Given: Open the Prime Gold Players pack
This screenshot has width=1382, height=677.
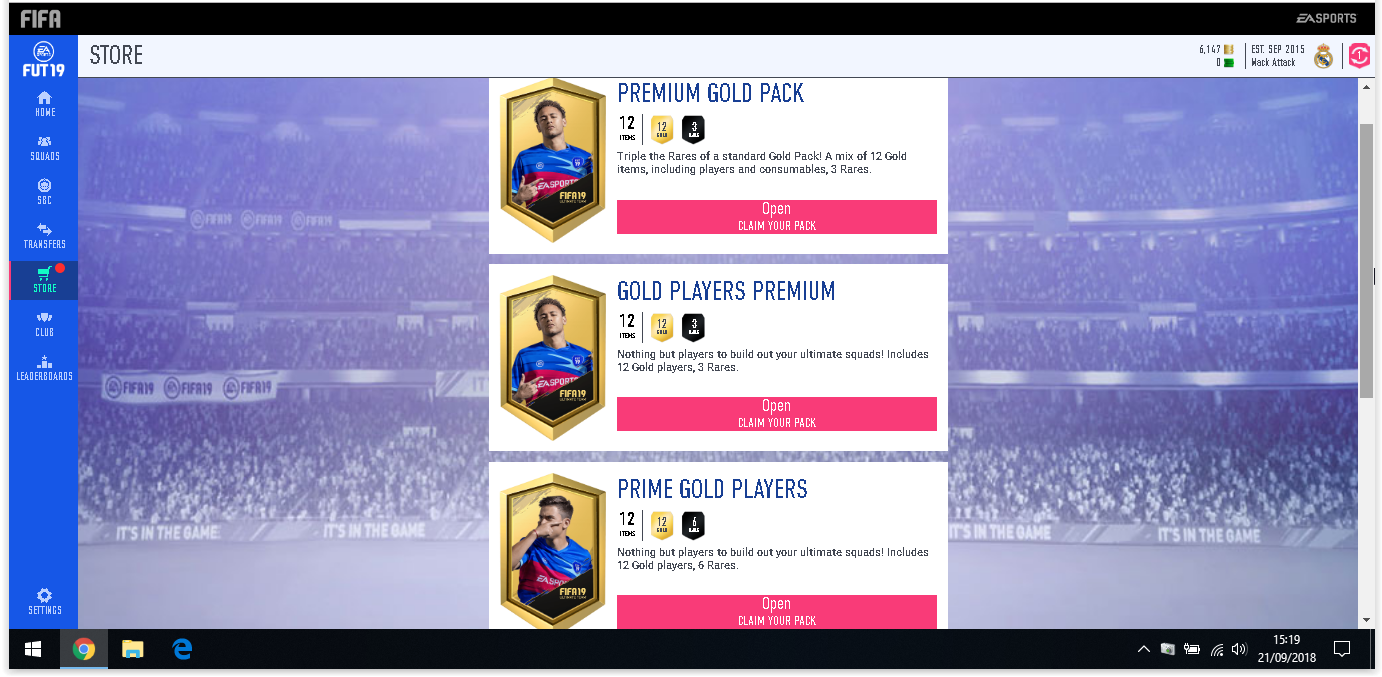Looking at the screenshot, I should (x=776, y=611).
